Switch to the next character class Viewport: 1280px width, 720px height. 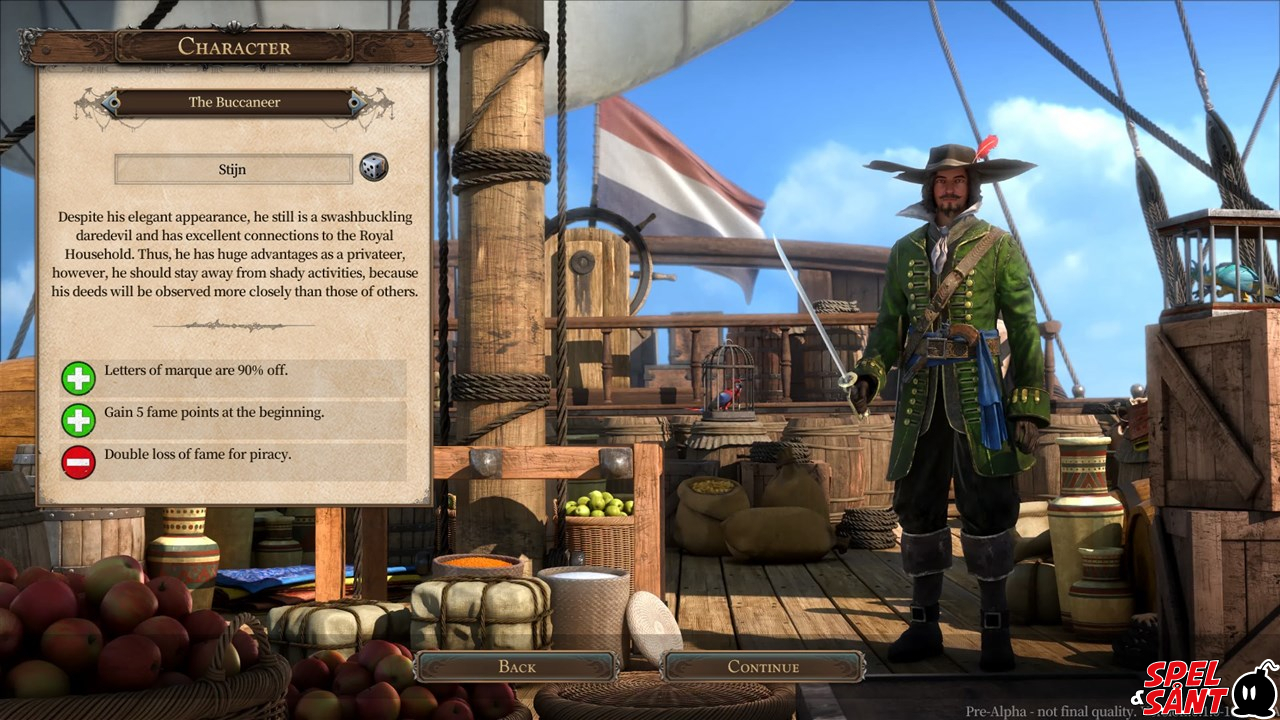click(356, 102)
